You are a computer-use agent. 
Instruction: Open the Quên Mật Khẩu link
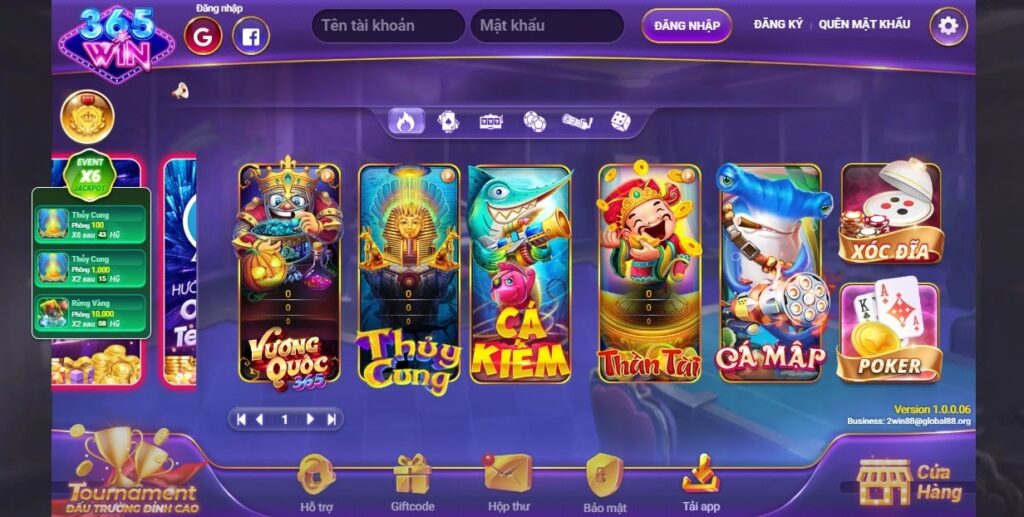pos(864,24)
